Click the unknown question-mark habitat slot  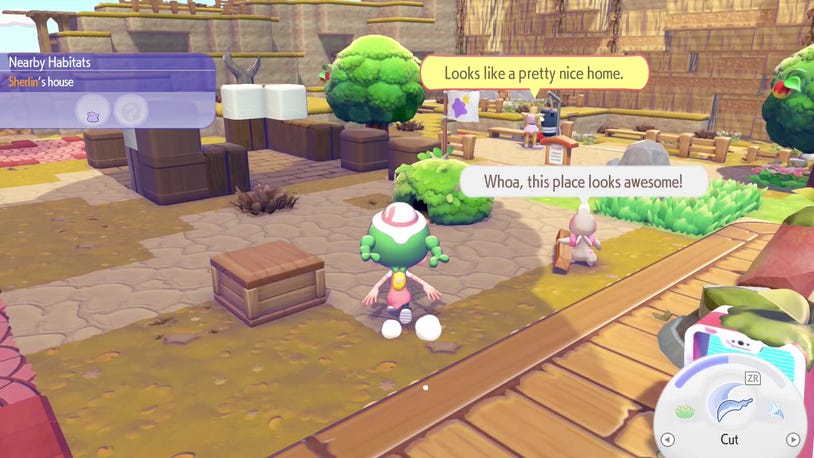pyautogui.click(x=129, y=110)
